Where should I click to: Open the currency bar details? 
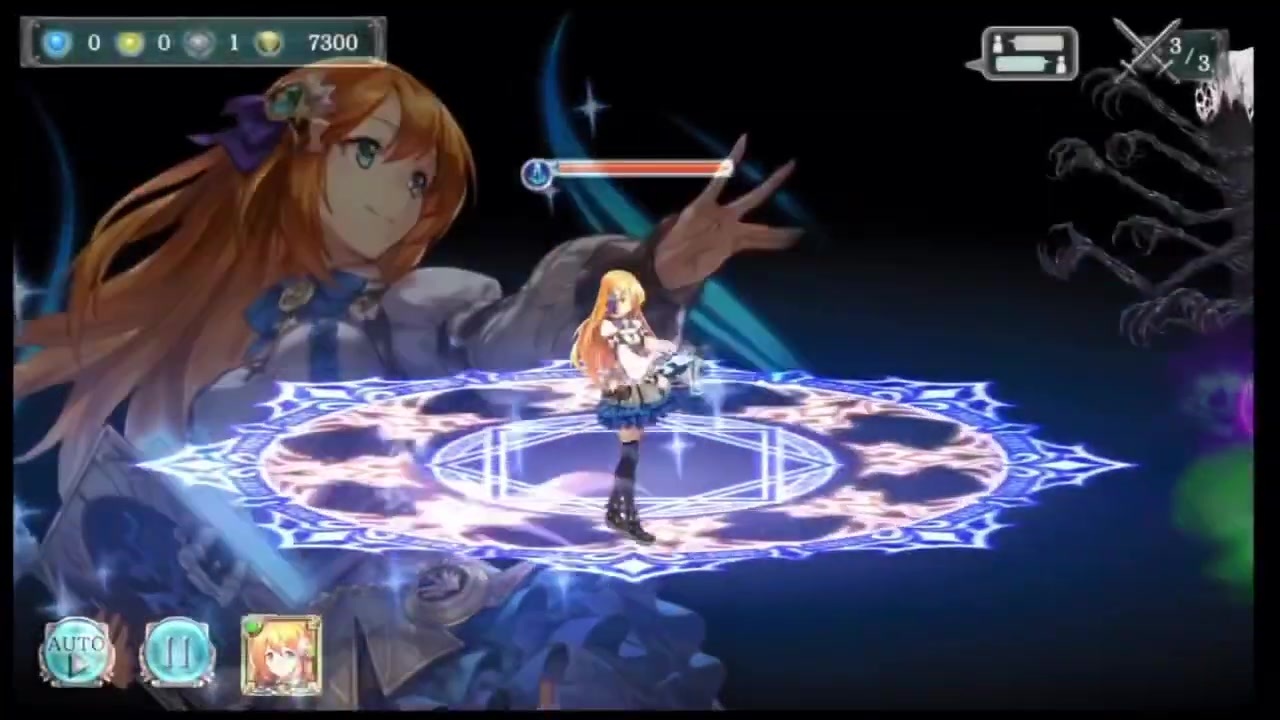[200, 42]
